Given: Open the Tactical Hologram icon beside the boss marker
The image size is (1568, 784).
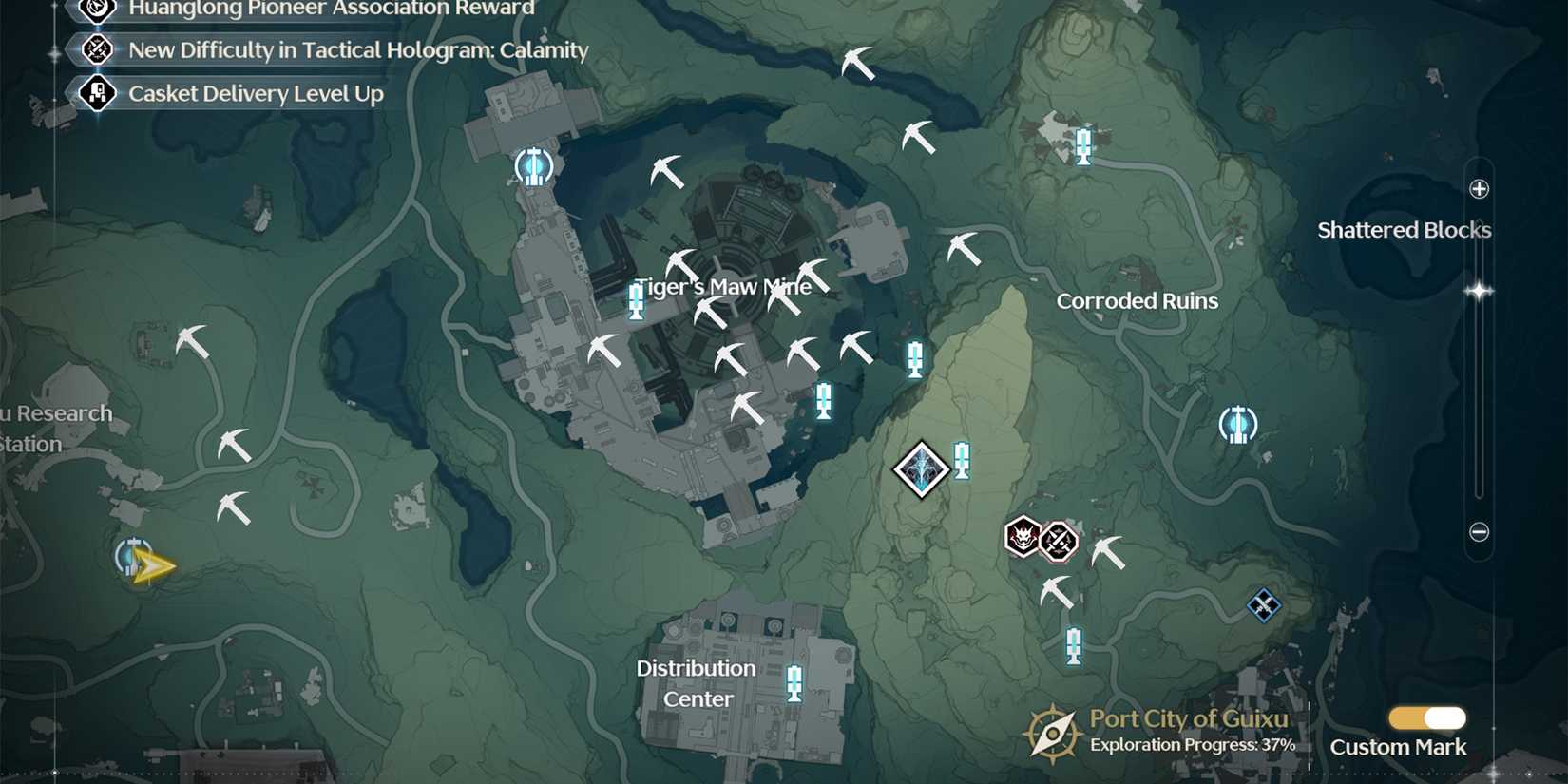Looking at the screenshot, I should [x=1058, y=541].
